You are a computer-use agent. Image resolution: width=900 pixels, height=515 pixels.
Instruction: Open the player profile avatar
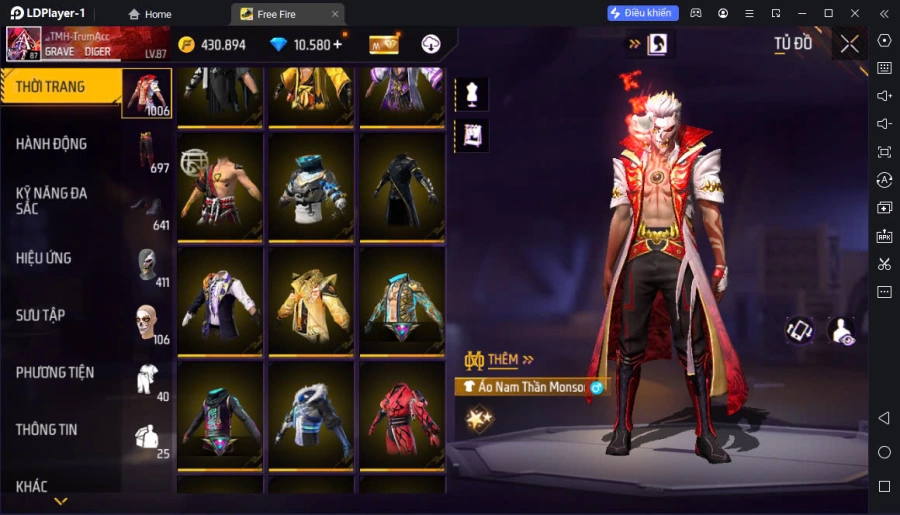coord(24,45)
